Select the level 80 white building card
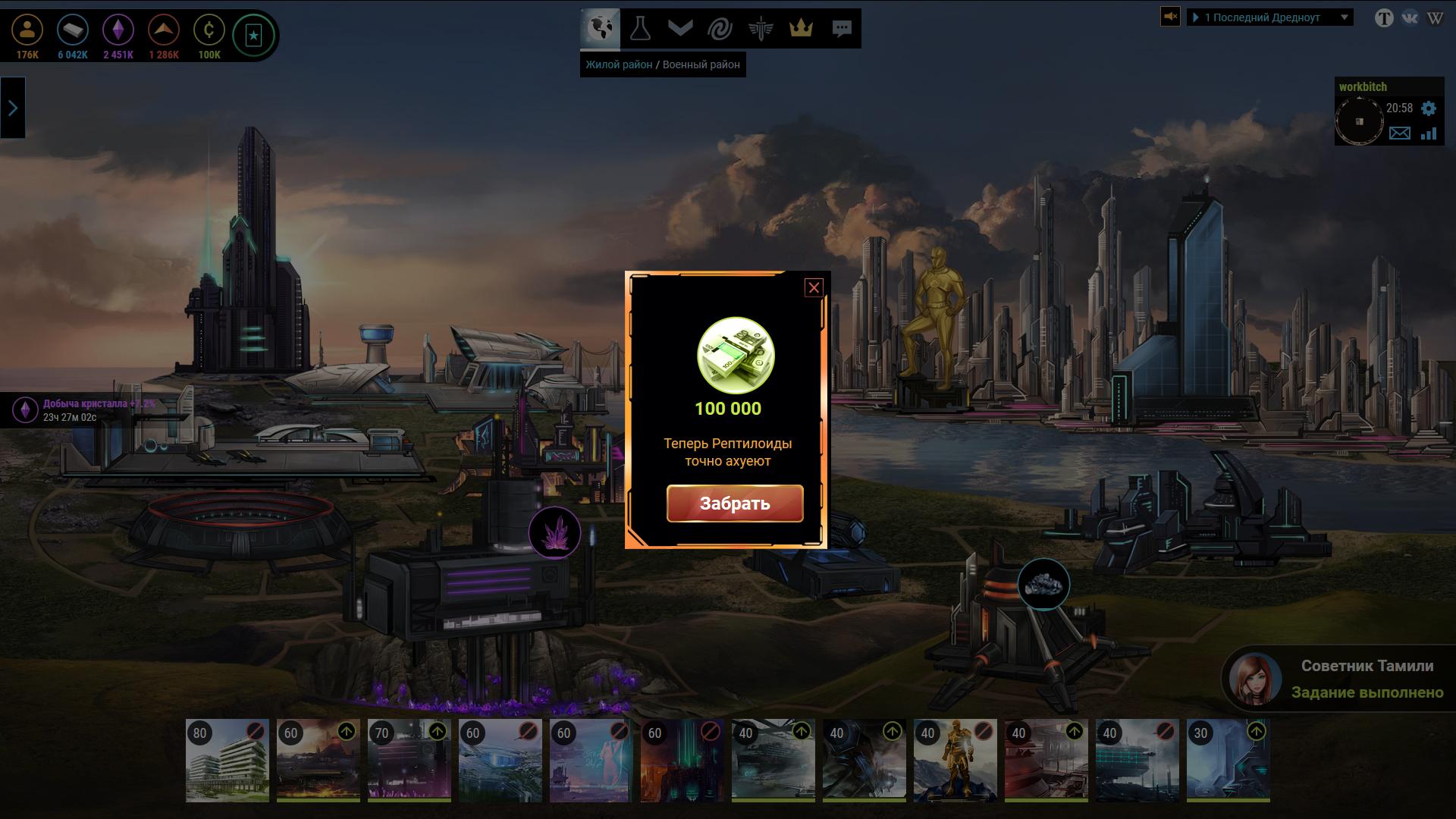1456x819 pixels. 227,761
